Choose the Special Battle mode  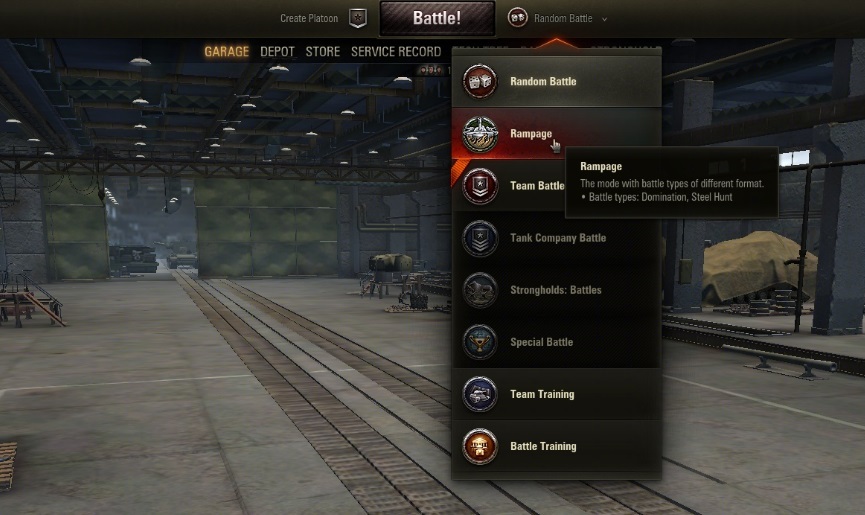click(541, 342)
